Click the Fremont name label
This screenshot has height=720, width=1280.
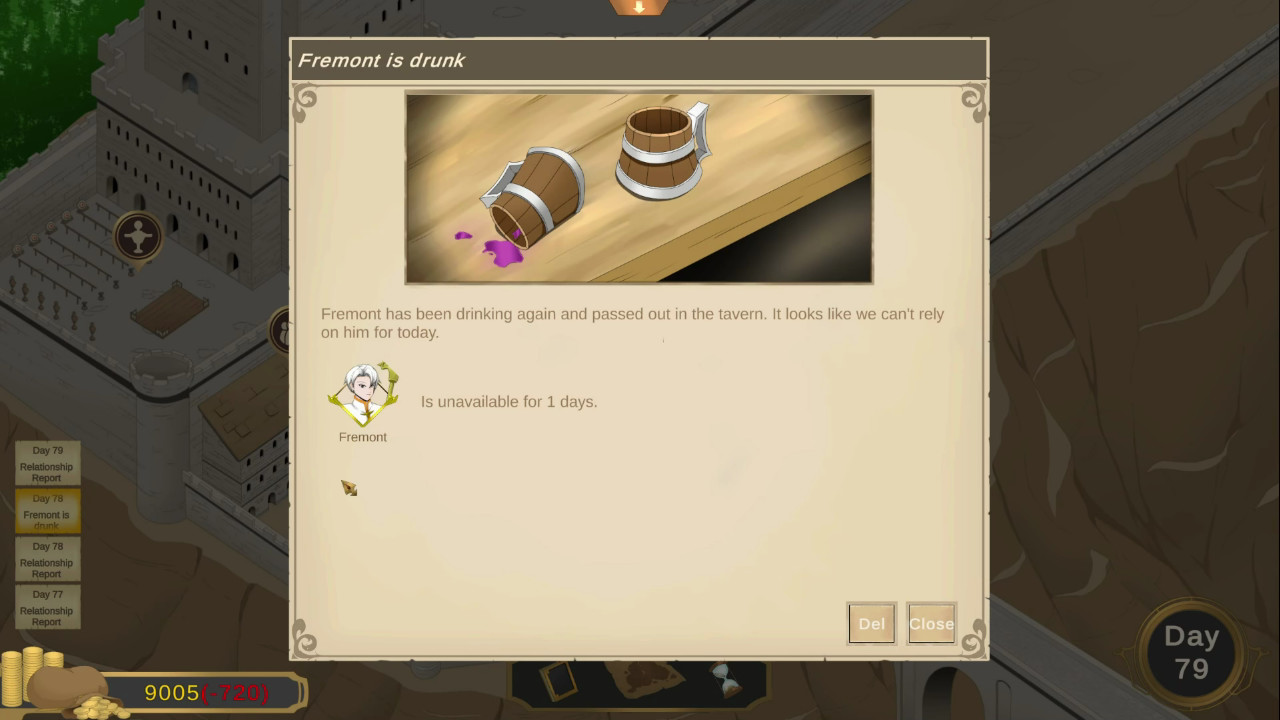tap(362, 437)
